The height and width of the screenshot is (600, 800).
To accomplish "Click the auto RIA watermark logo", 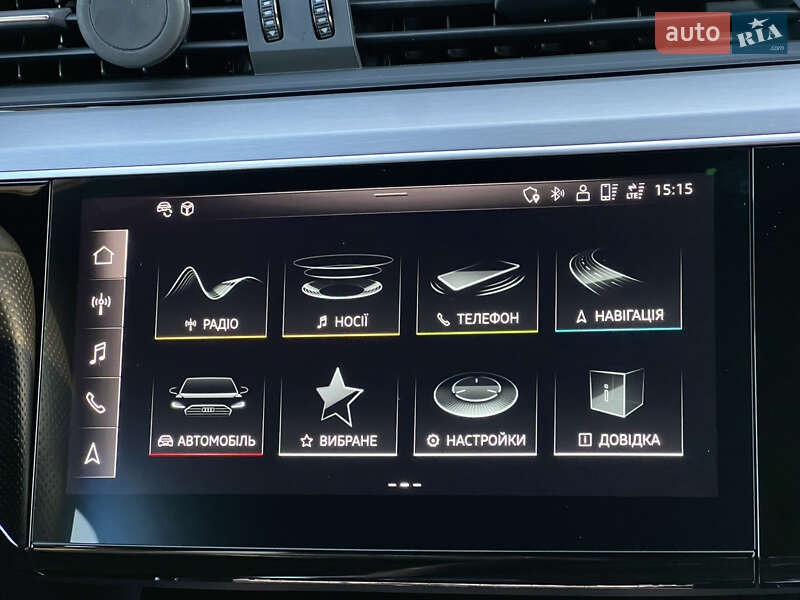I will [721, 33].
